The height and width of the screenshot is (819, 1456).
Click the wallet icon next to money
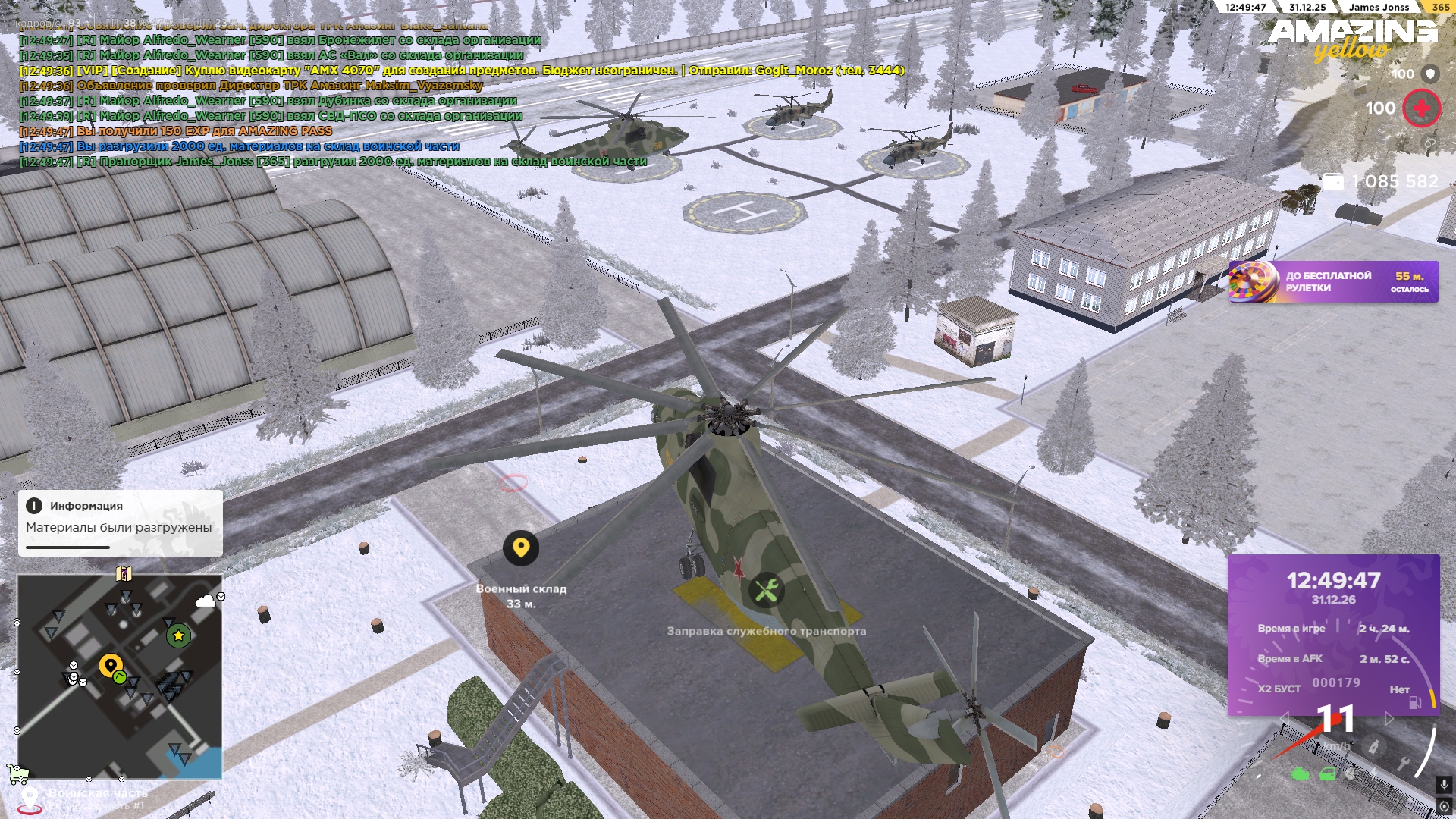(1332, 182)
